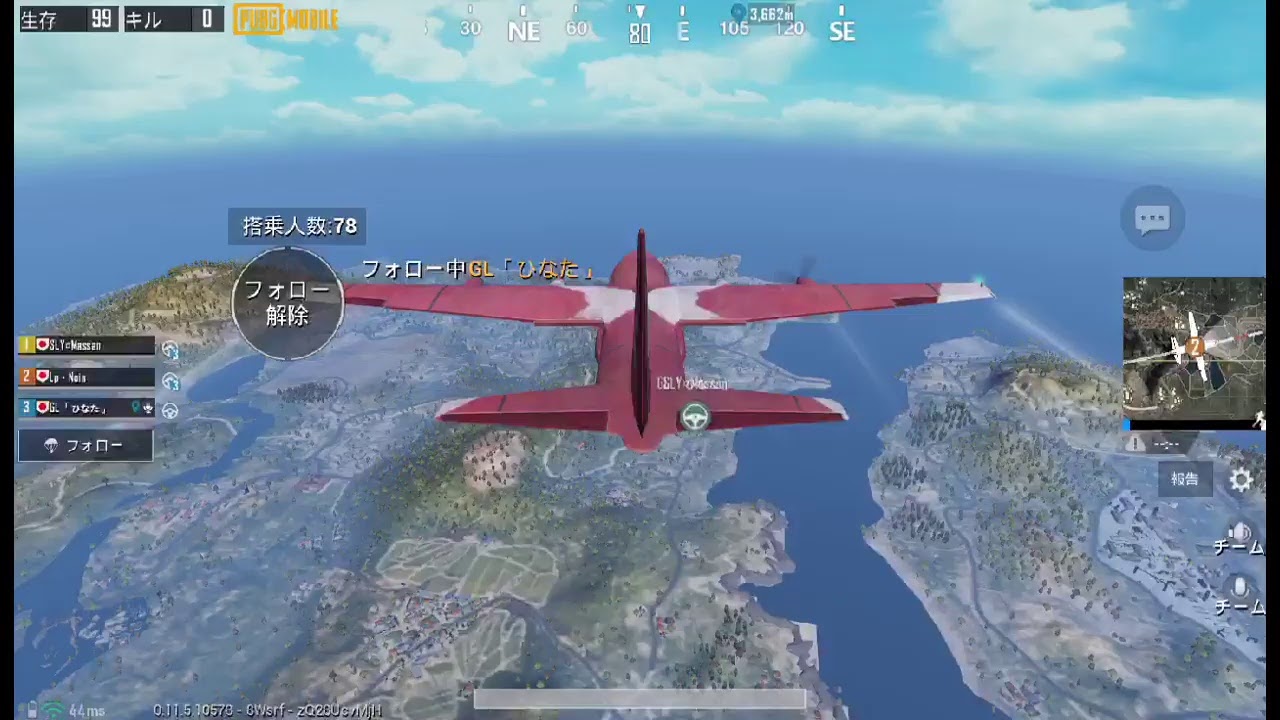The height and width of the screenshot is (720, 1280).
Task: Toggle the warning indicator below the minimap
Action: tap(1136, 443)
